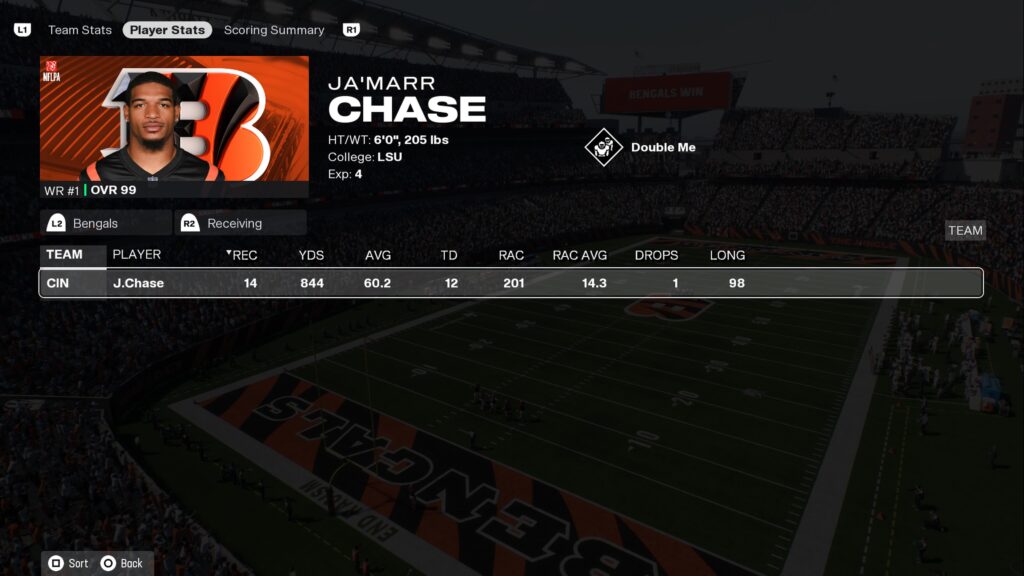
Task: Sort by the DROPS column header
Action: pos(656,255)
